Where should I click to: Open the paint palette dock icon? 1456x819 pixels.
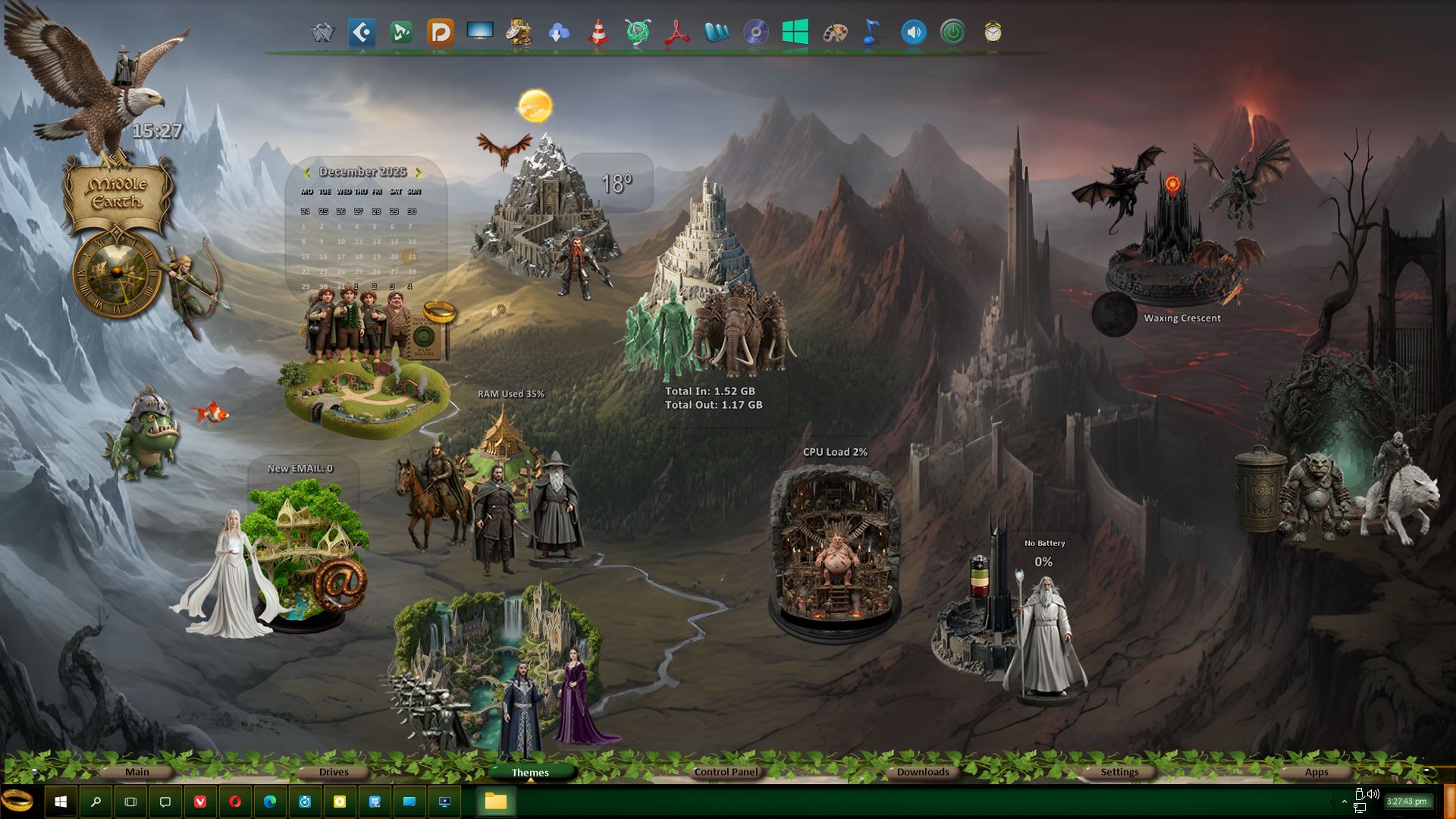coord(835,33)
